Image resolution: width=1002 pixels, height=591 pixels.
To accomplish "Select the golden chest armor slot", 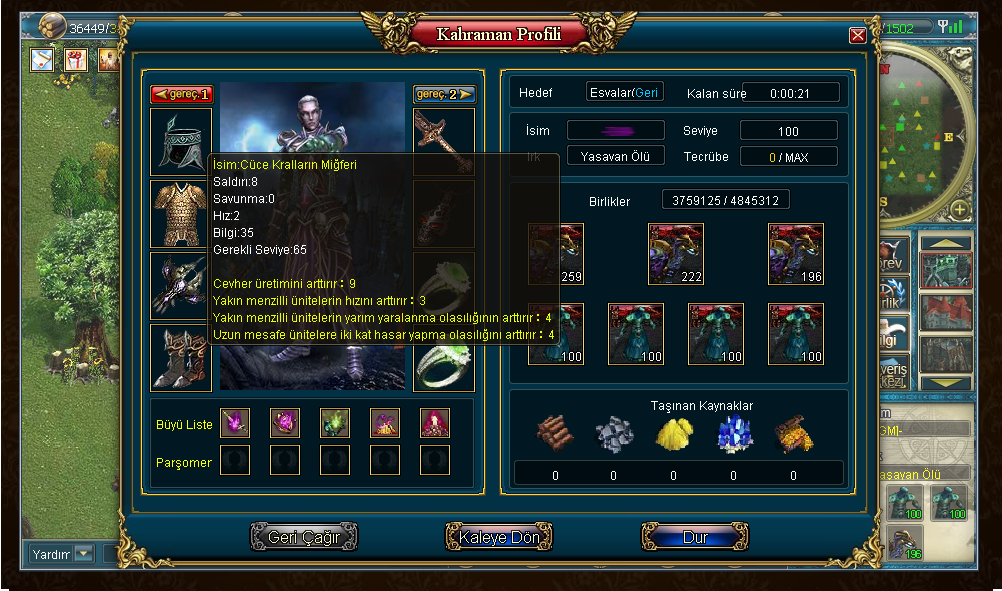I will pos(180,213).
